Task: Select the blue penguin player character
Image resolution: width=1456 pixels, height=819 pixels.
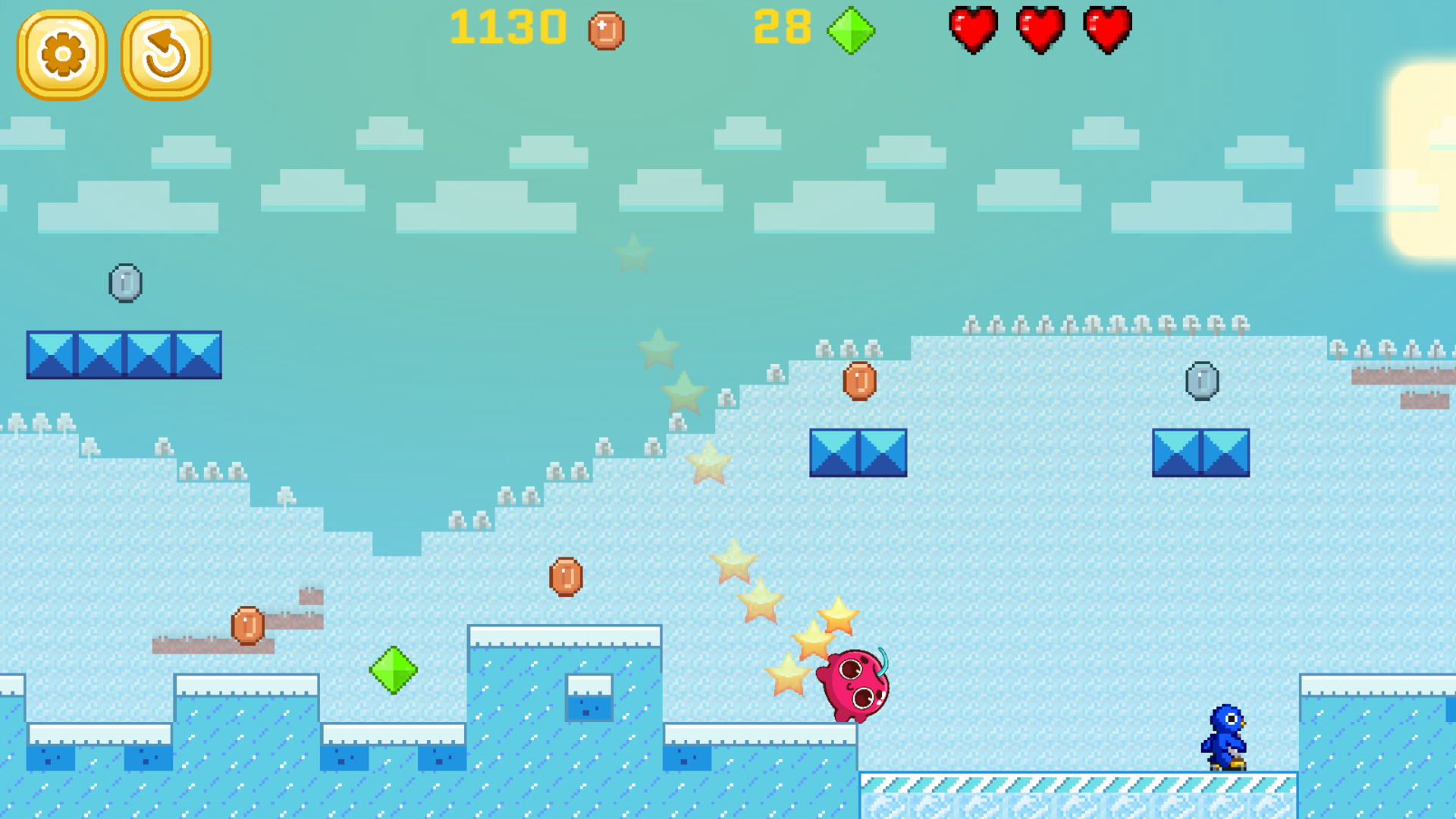Action: (x=1226, y=736)
